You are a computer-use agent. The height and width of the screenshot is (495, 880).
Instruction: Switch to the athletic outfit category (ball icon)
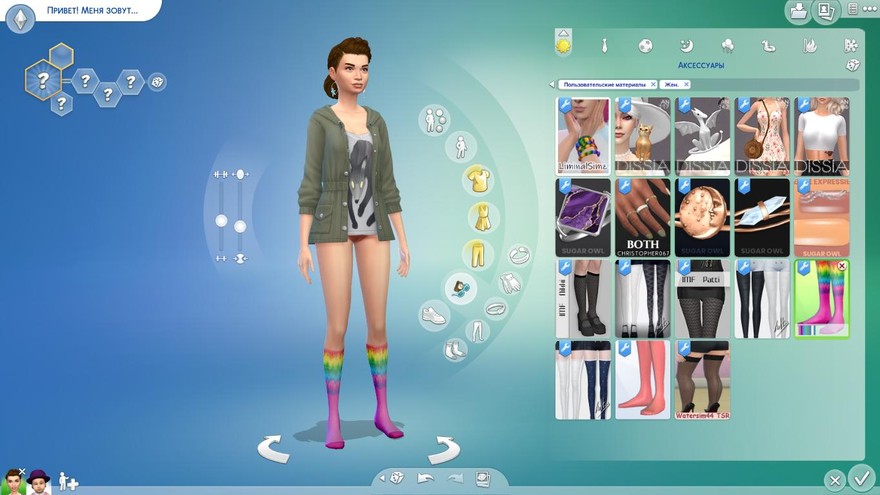pos(646,46)
